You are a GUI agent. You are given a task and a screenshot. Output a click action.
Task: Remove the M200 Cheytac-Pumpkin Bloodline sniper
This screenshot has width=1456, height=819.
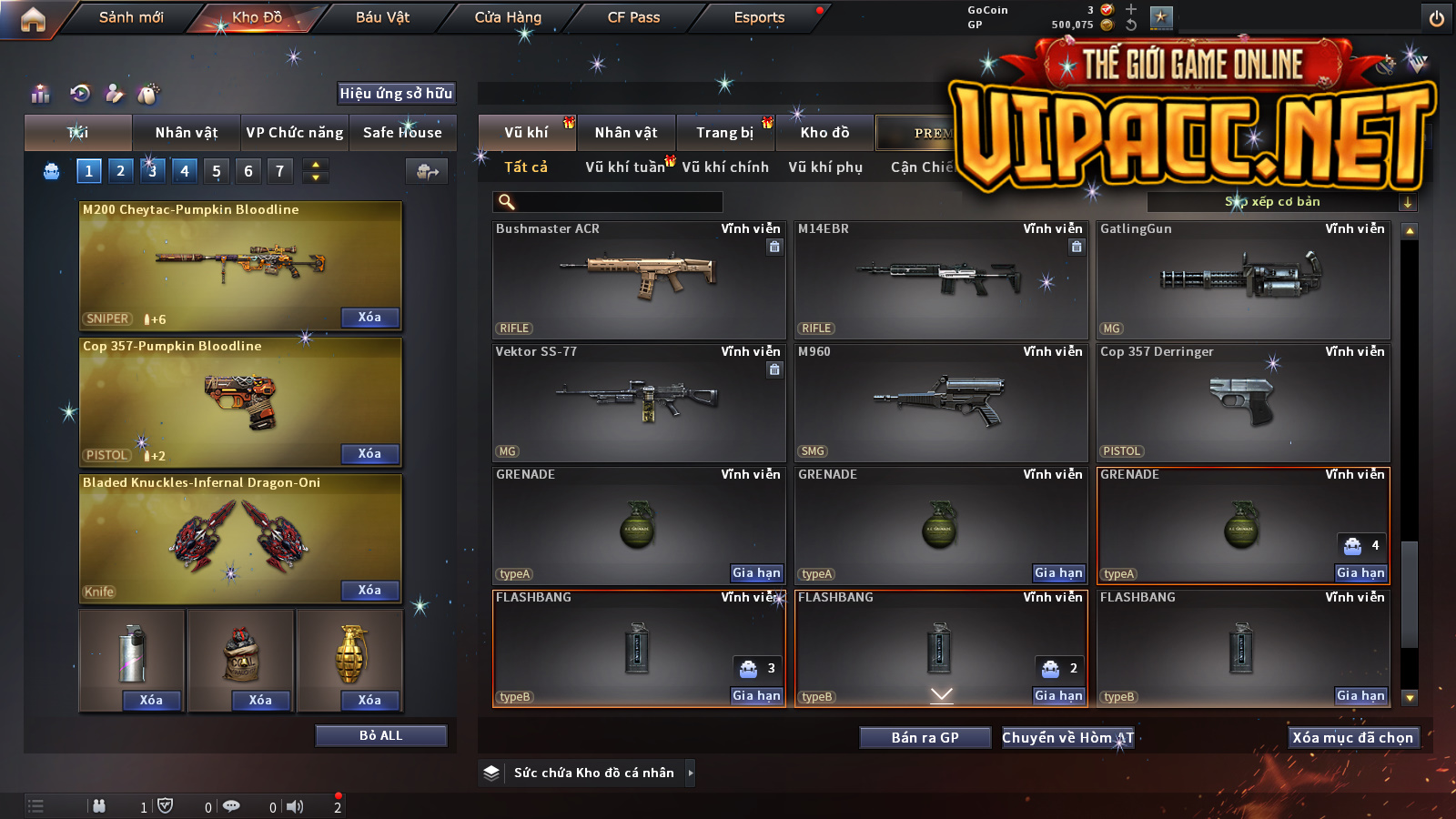click(x=369, y=318)
